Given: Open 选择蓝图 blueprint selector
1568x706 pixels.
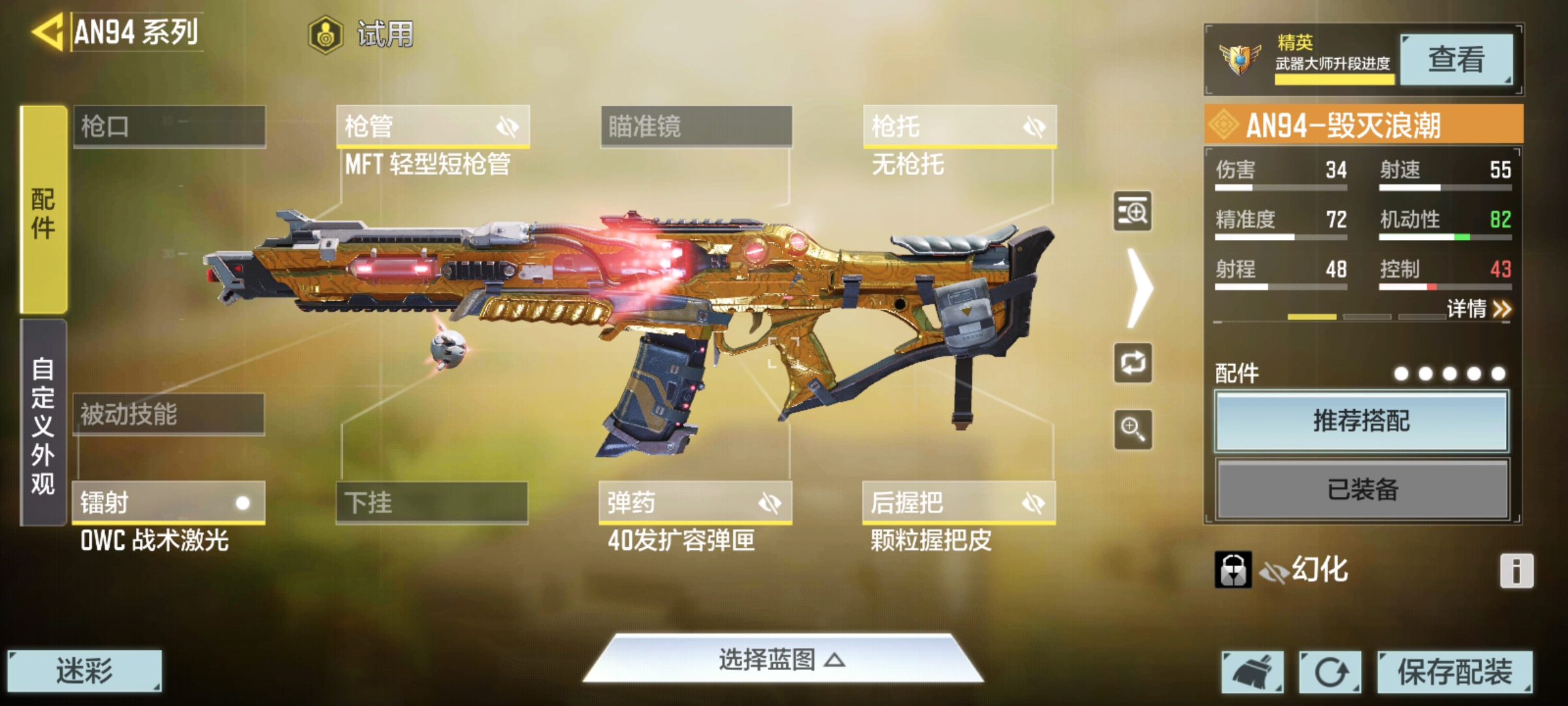Looking at the screenshot, I should (782, 660).
